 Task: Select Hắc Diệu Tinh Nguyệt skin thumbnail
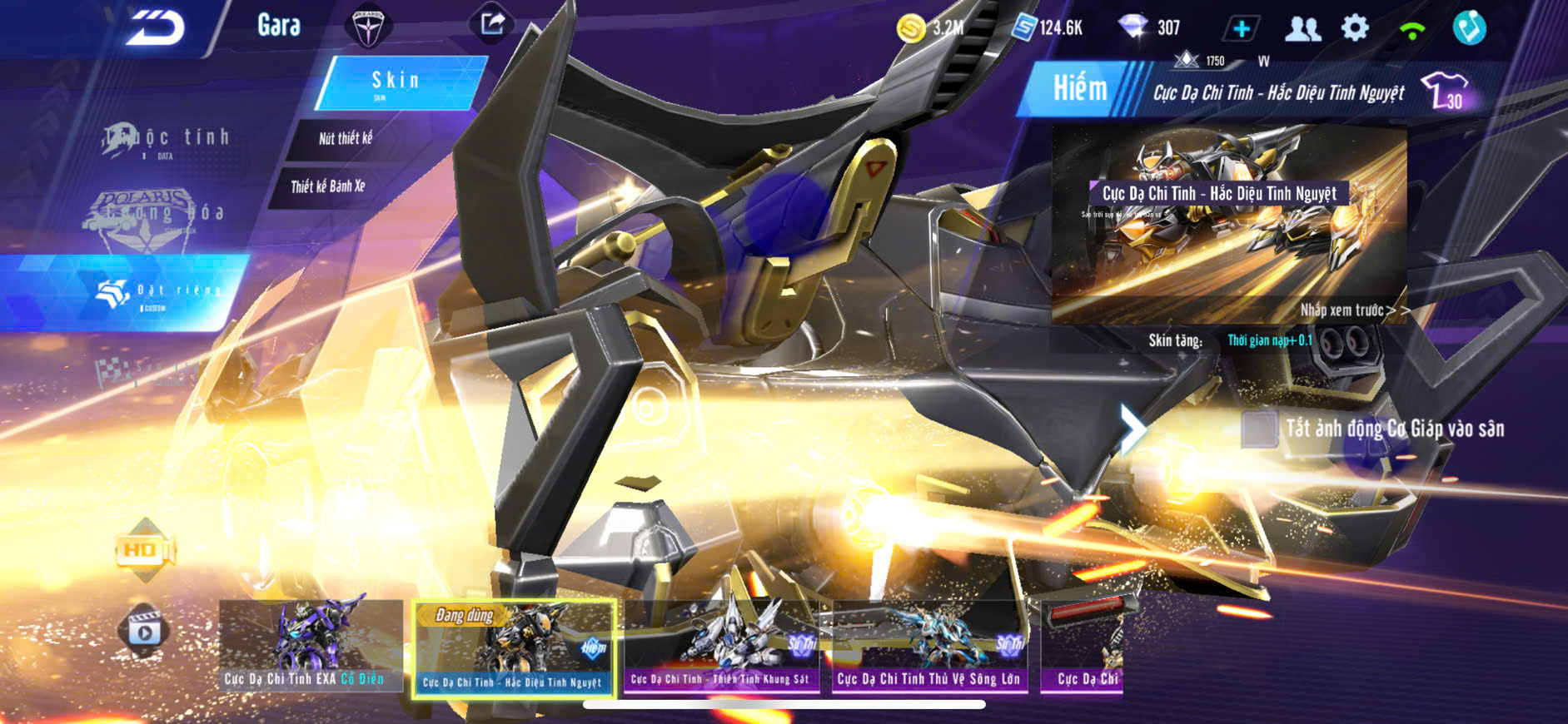pos(515,648)
